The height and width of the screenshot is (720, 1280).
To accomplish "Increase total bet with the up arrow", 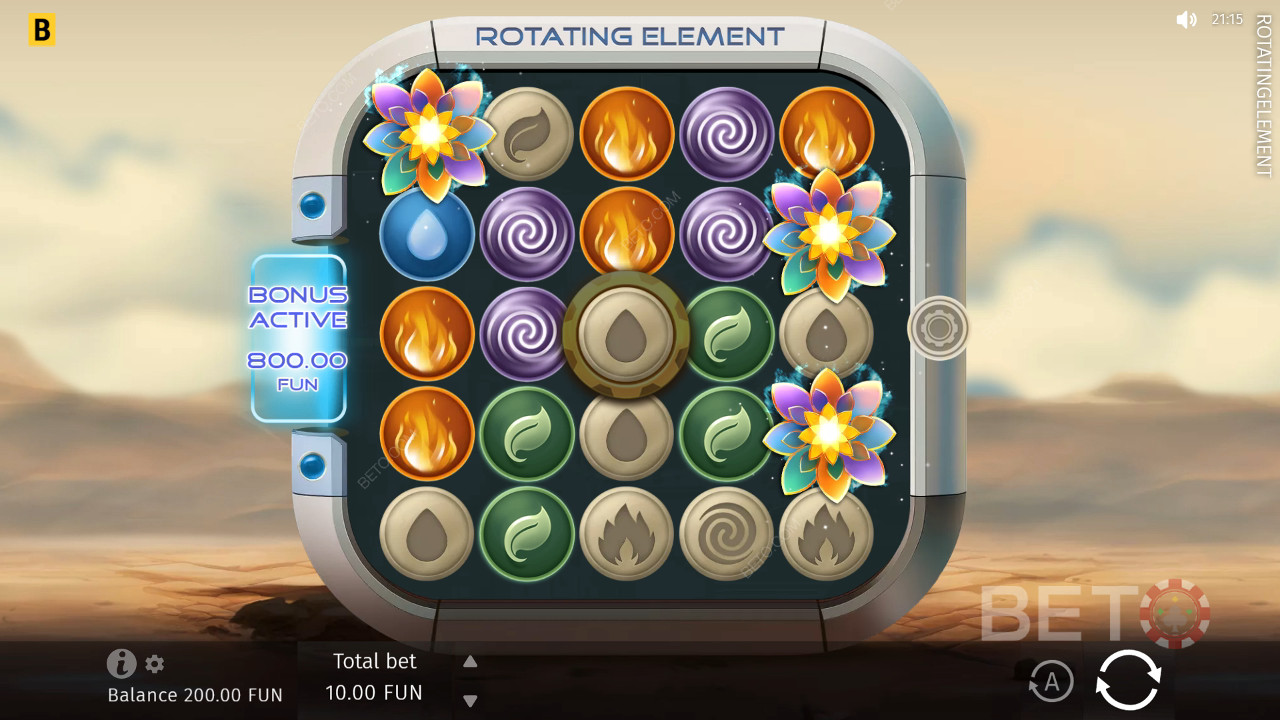I will pos(470,661).
